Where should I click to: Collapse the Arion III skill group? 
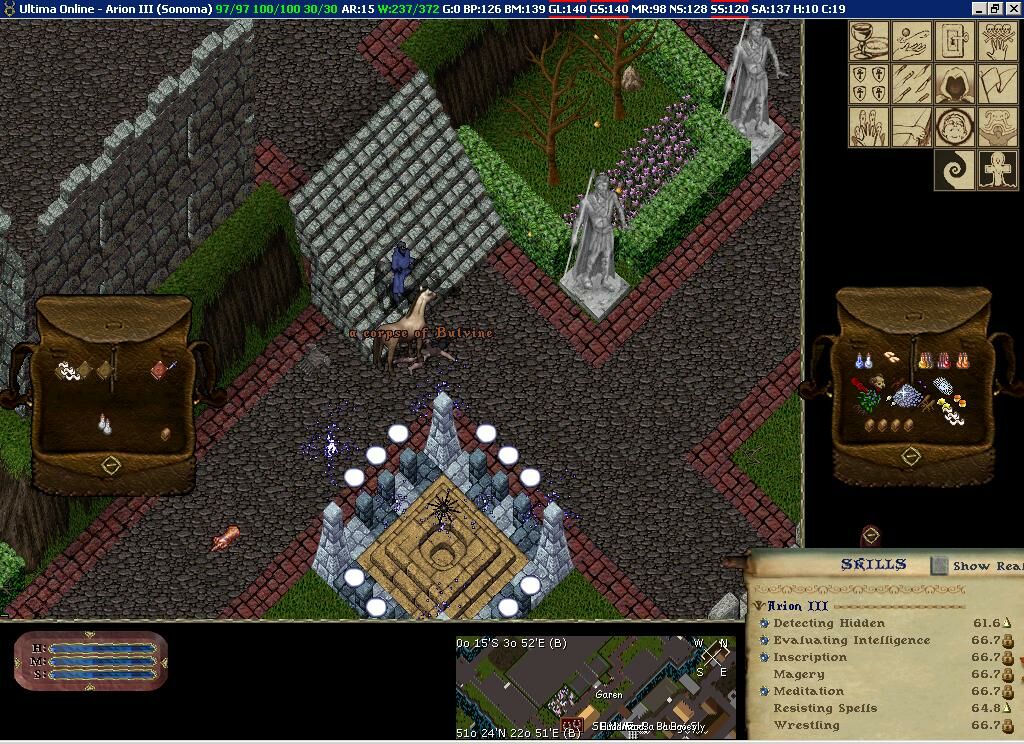coord(759,606)
